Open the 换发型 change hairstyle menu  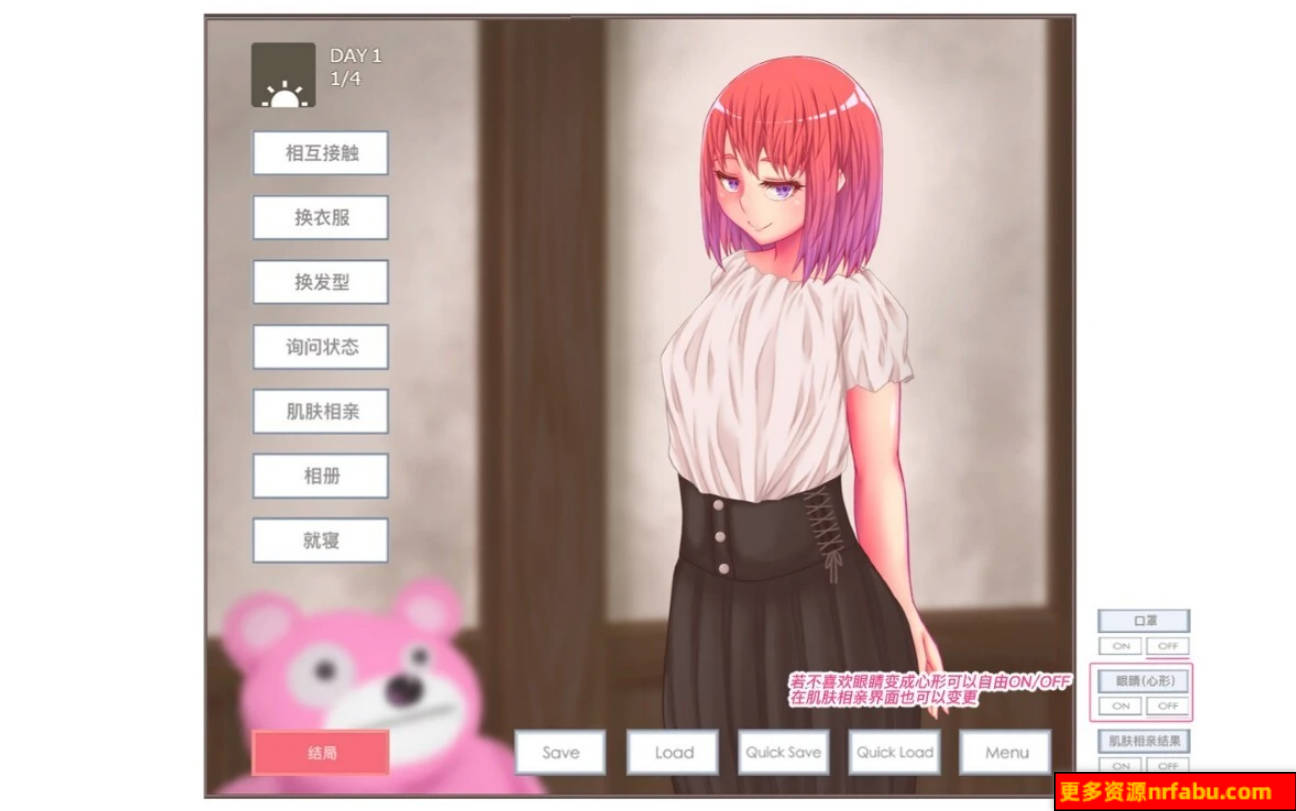320,282
